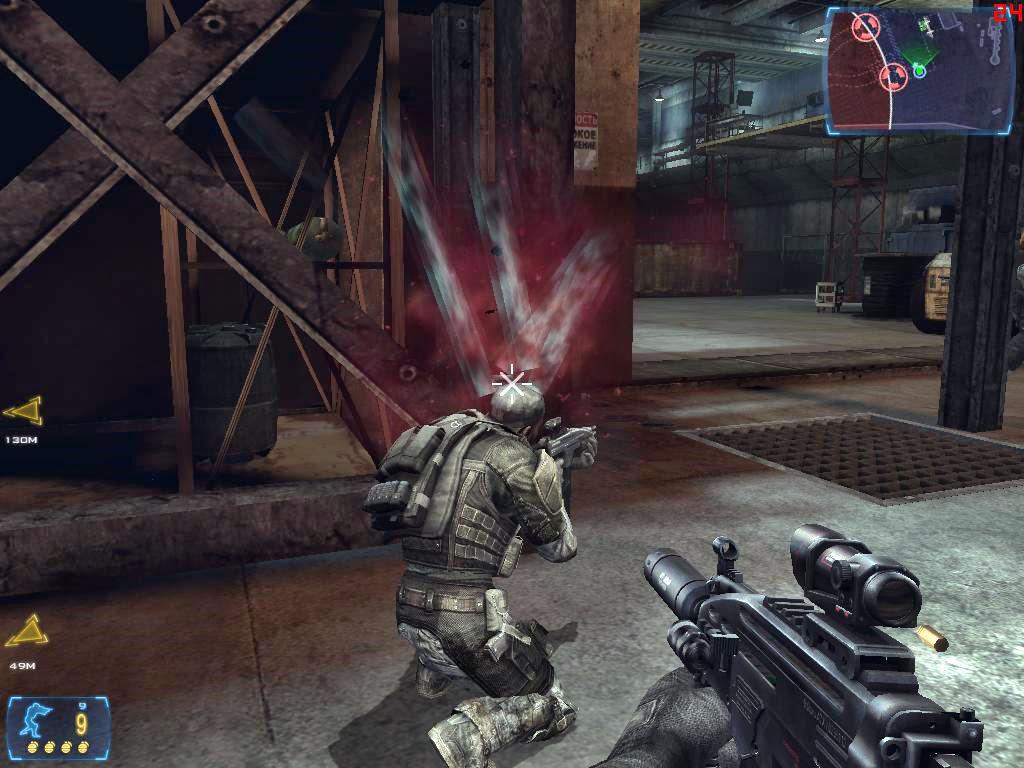
Task: Select the green player marker on the minimap
Action: pyautogui.click(x=919, y=70)
